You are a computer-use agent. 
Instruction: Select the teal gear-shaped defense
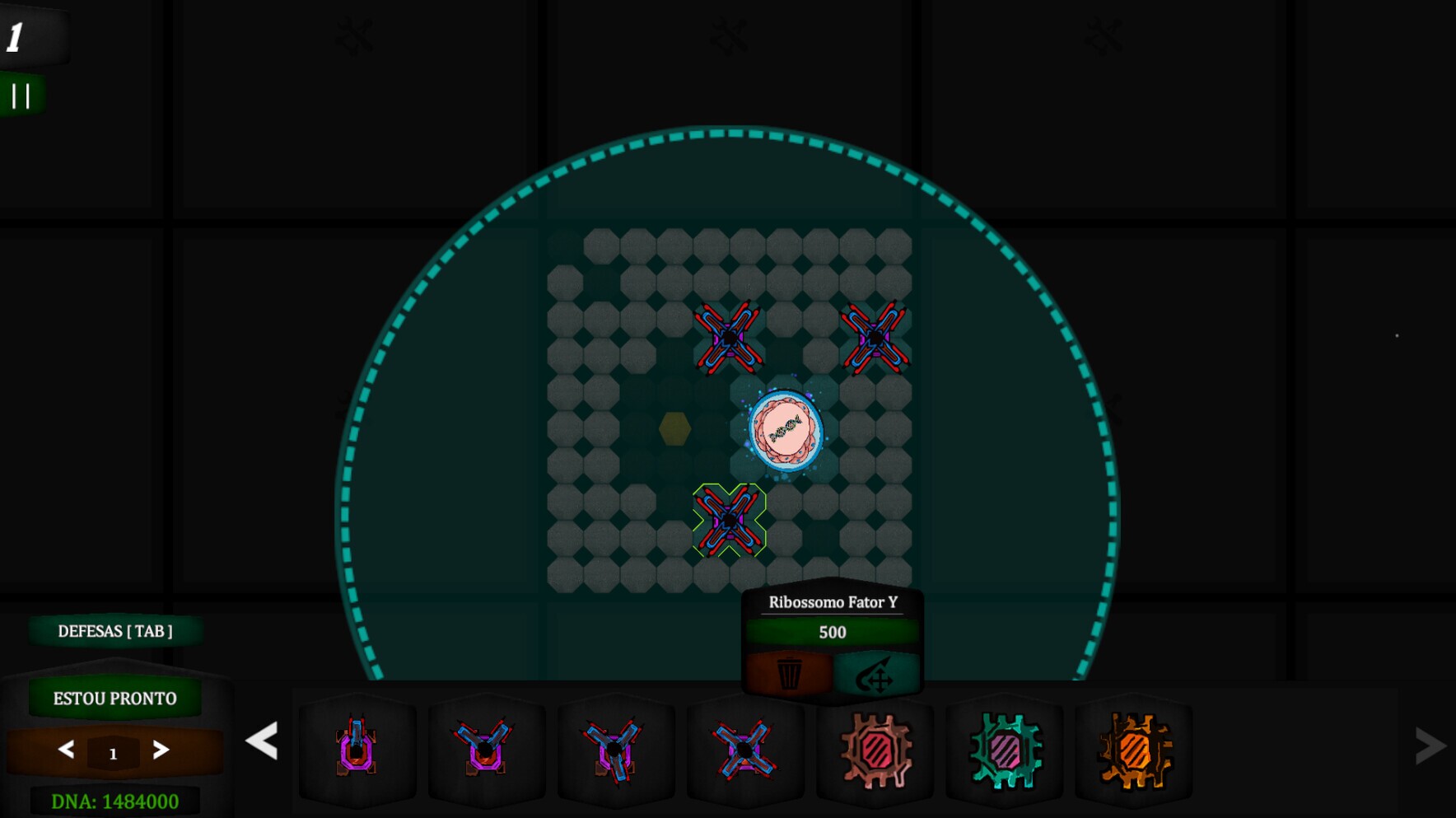tap(1006, 750)
